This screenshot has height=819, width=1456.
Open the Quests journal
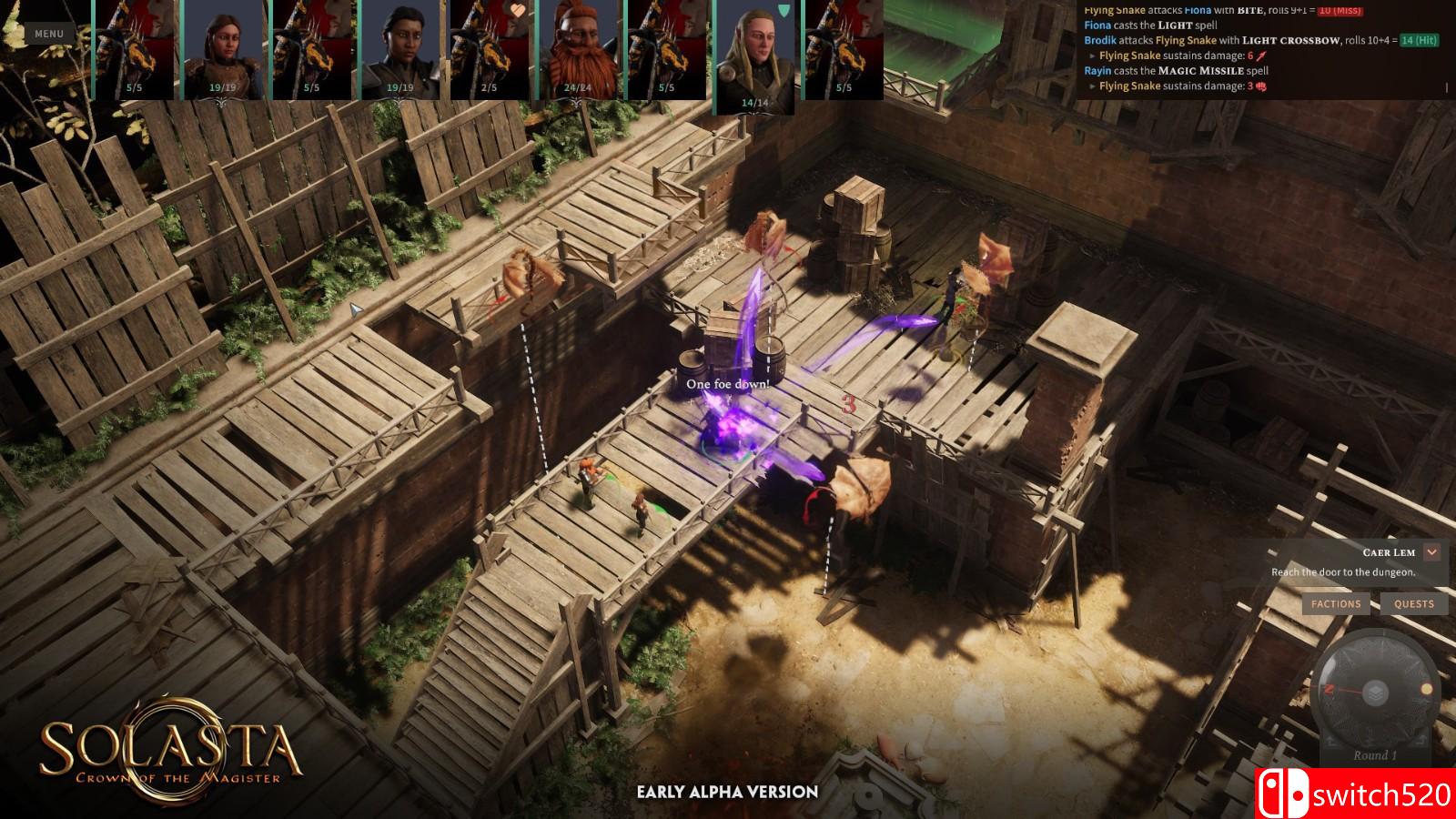[x=1413, y=603]
